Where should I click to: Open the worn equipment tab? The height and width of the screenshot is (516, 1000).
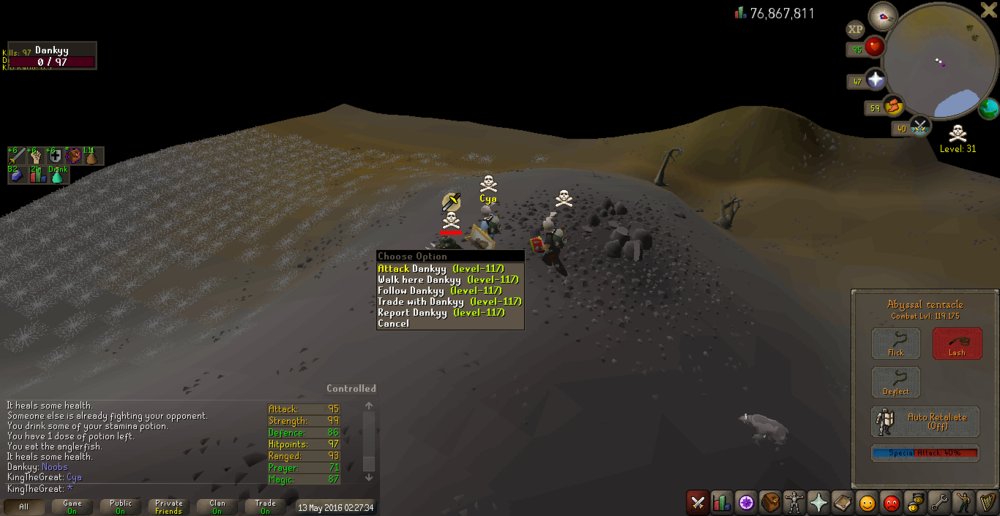pos(794,502)
